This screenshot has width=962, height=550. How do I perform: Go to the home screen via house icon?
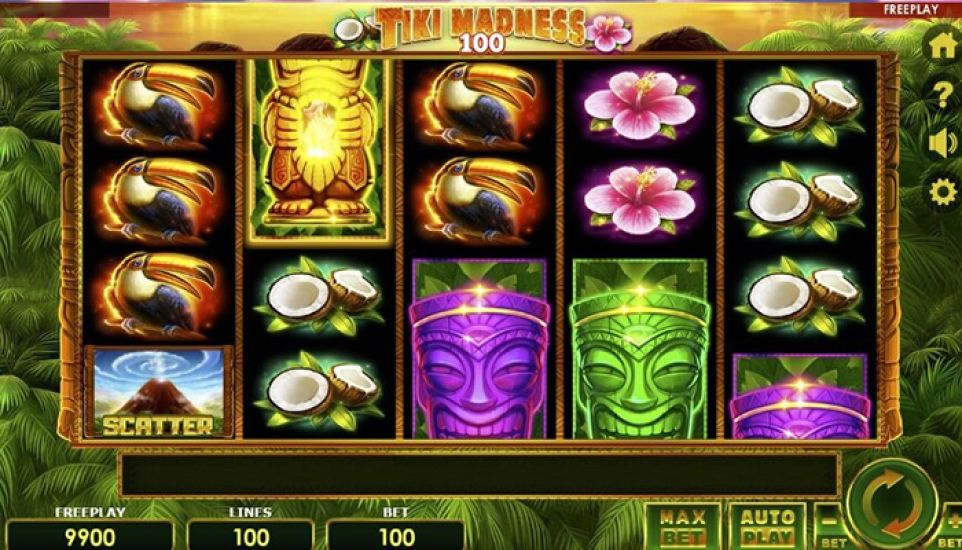pyautogui.click(x=942, y=47)
